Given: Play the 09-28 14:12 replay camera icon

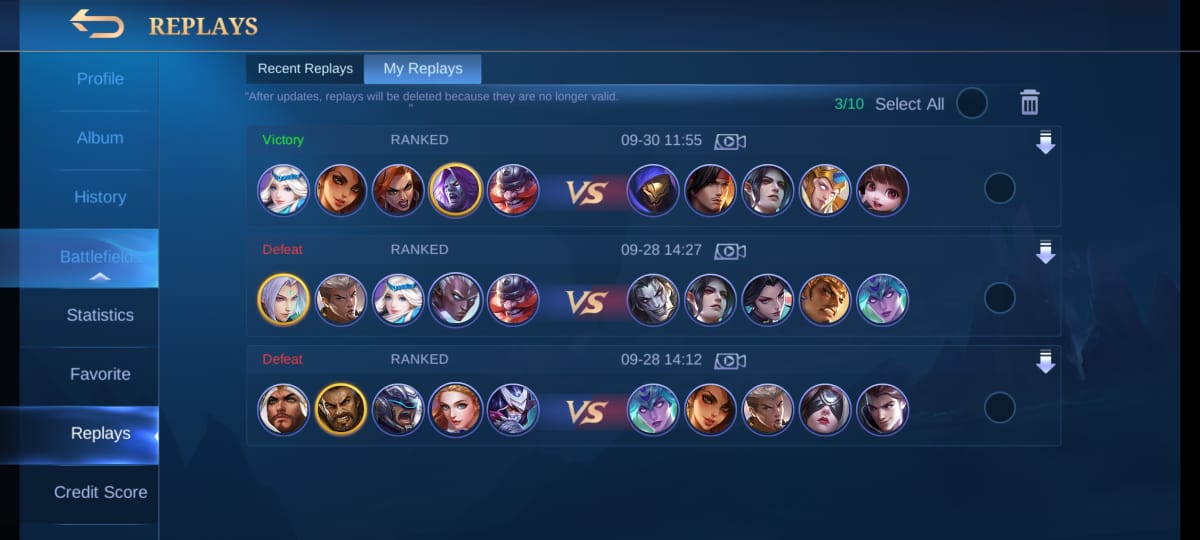Looking at the screenshot, I should [730, 361].
